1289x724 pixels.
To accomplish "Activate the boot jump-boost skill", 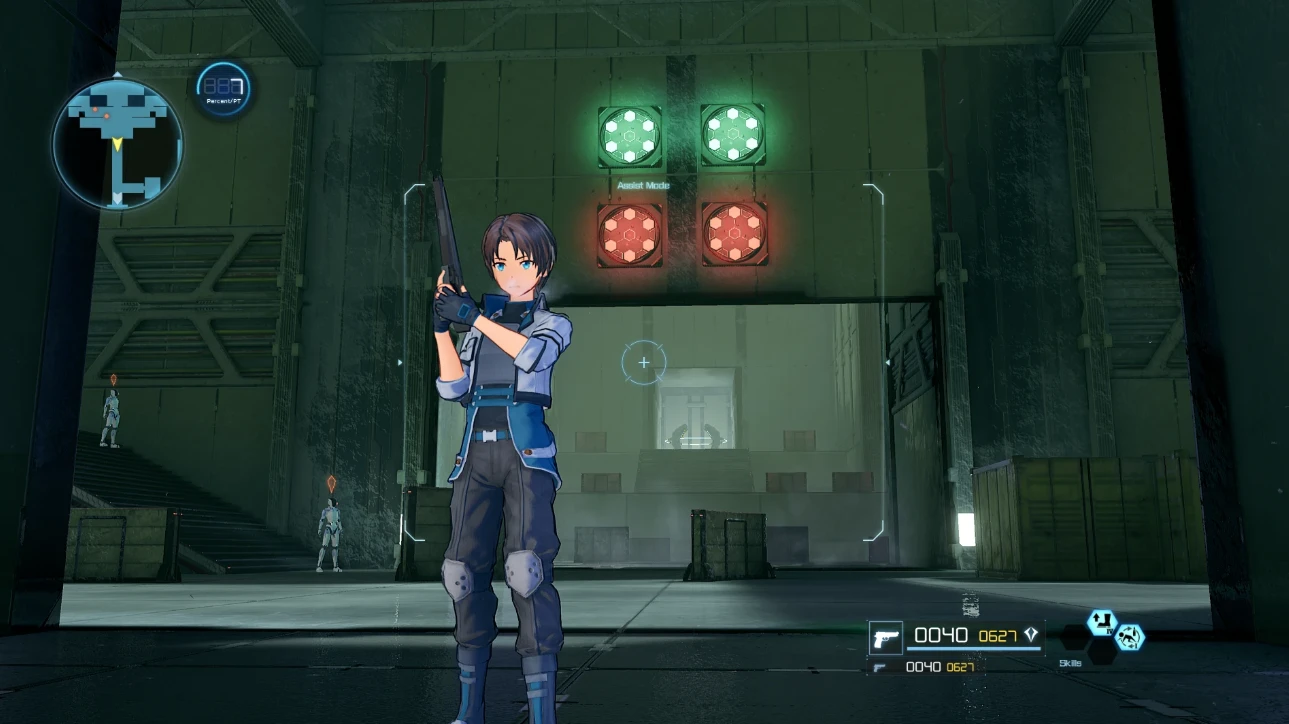I will 1101,622.
